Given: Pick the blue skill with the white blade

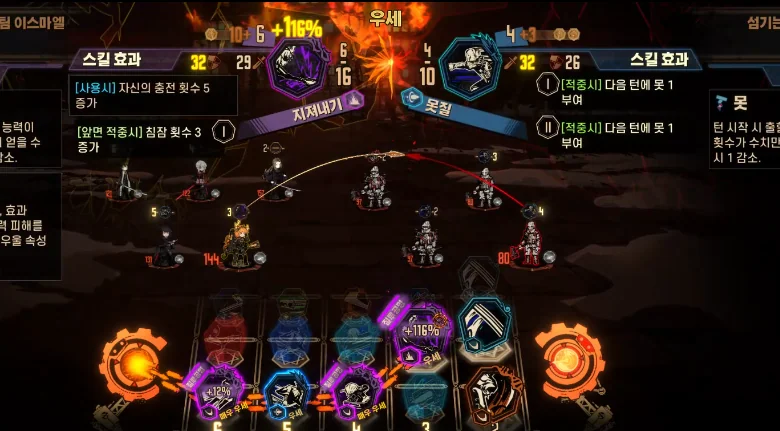Looking at the screenshot, I should (484, 327).
